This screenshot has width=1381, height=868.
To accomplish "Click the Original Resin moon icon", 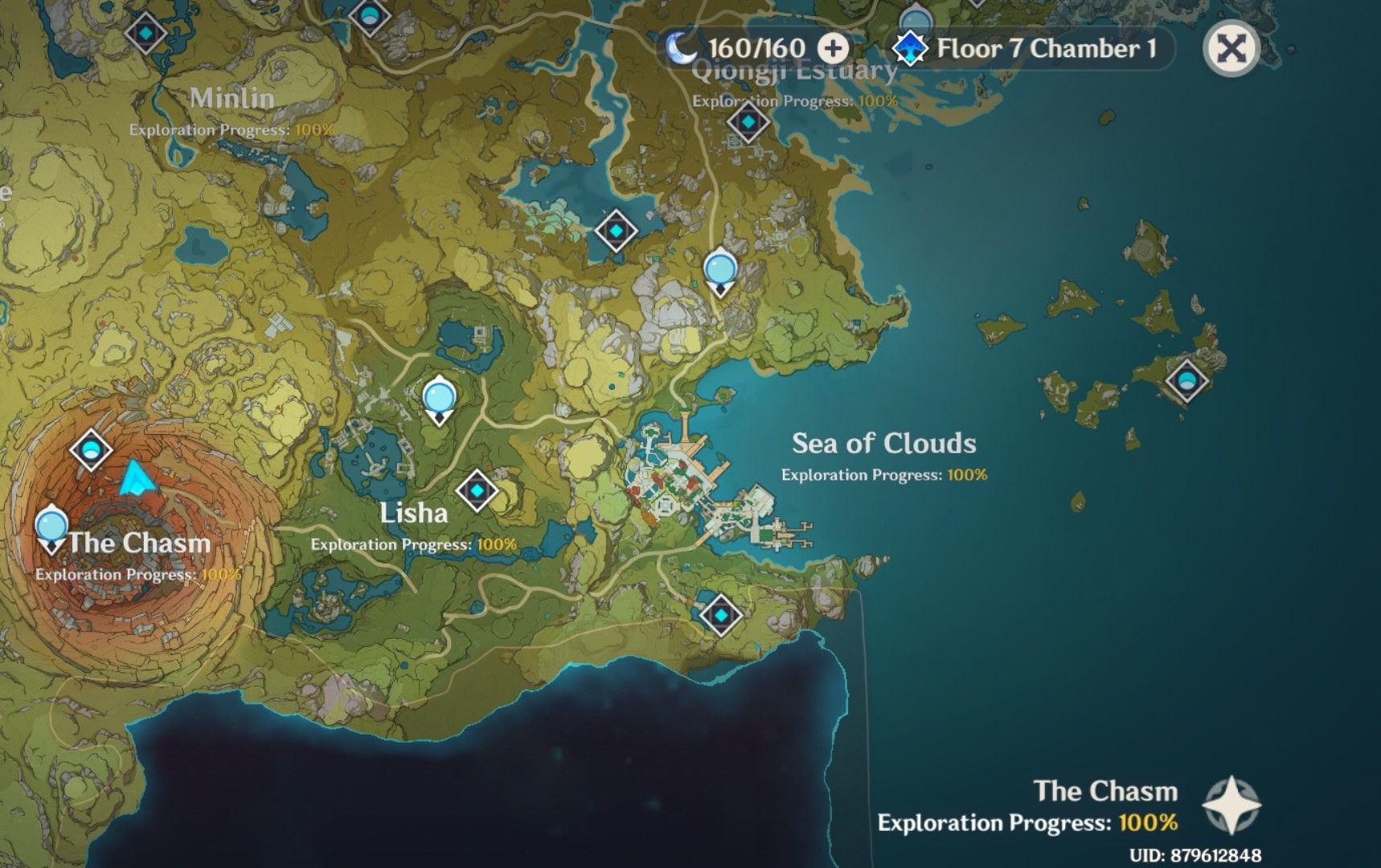I will pyautogui.click(x=684, y=47).
